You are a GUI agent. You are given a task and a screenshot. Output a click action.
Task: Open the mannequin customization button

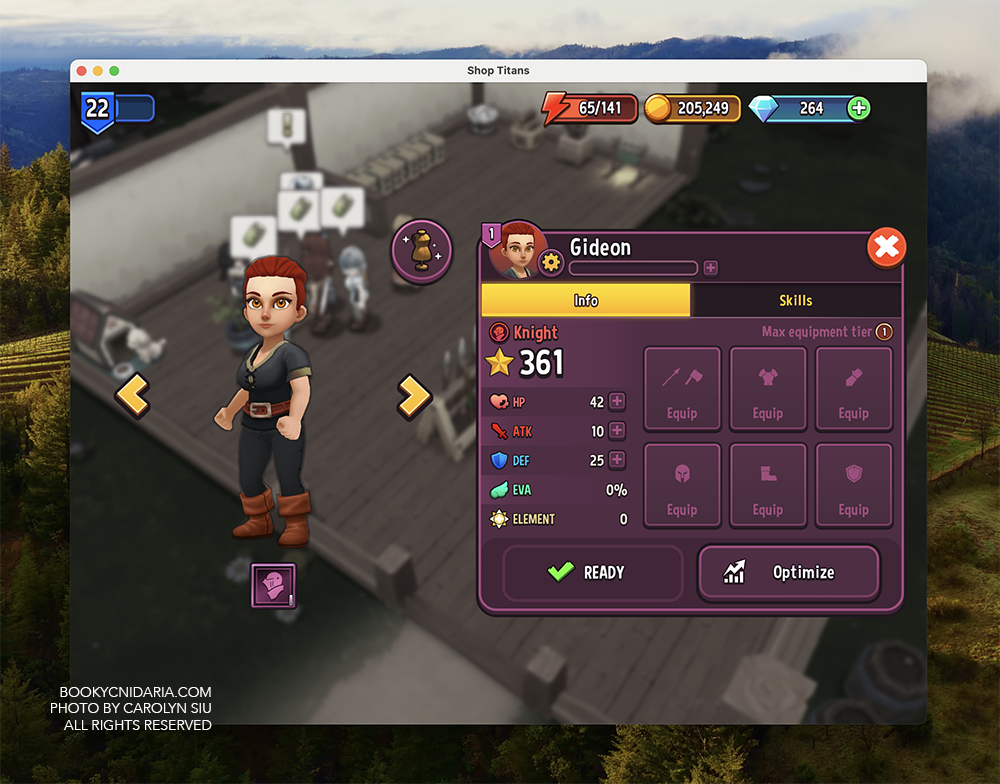[x=422, y=251]
